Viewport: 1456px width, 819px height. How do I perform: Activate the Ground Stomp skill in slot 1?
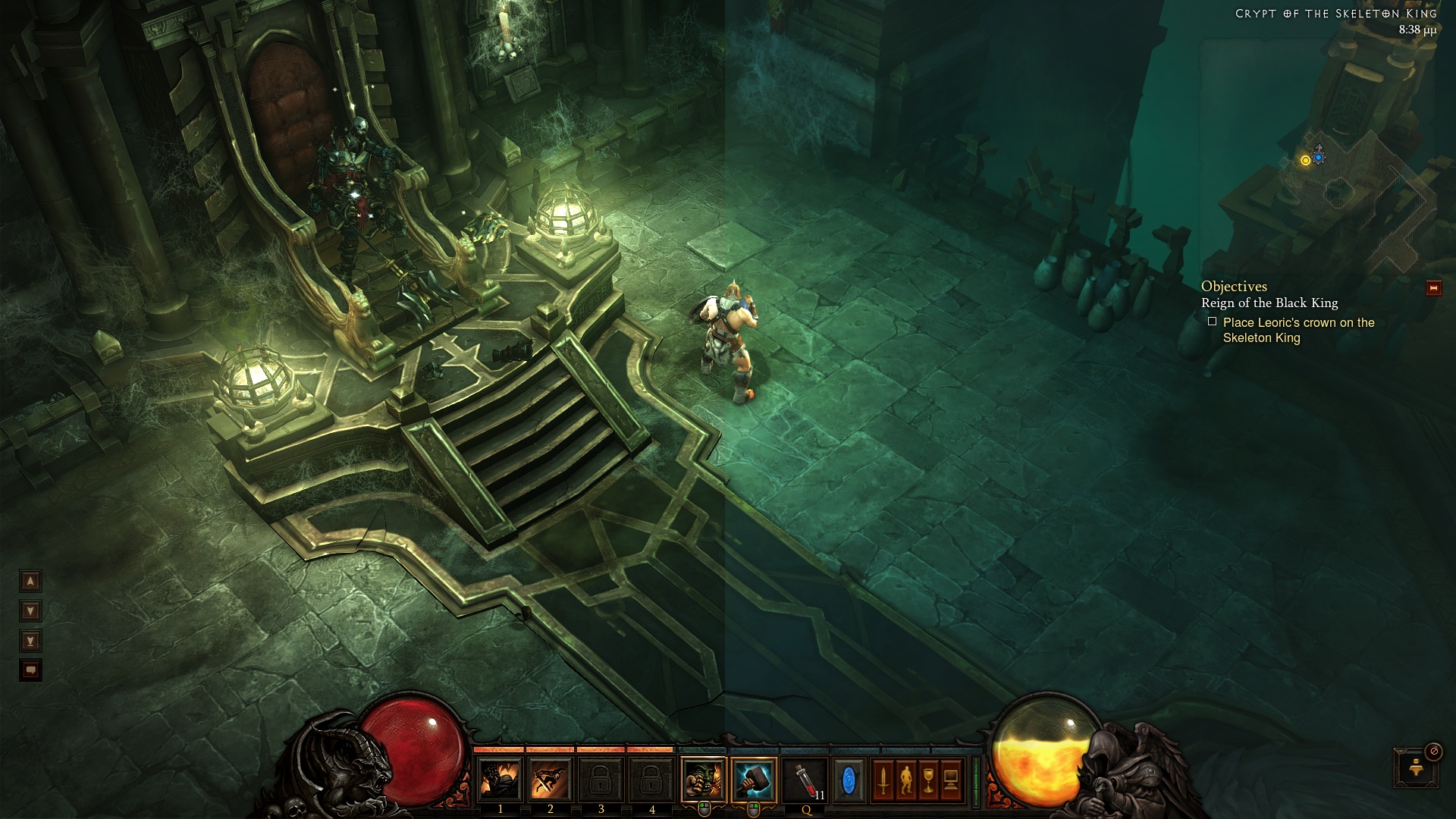pos(500,780)
